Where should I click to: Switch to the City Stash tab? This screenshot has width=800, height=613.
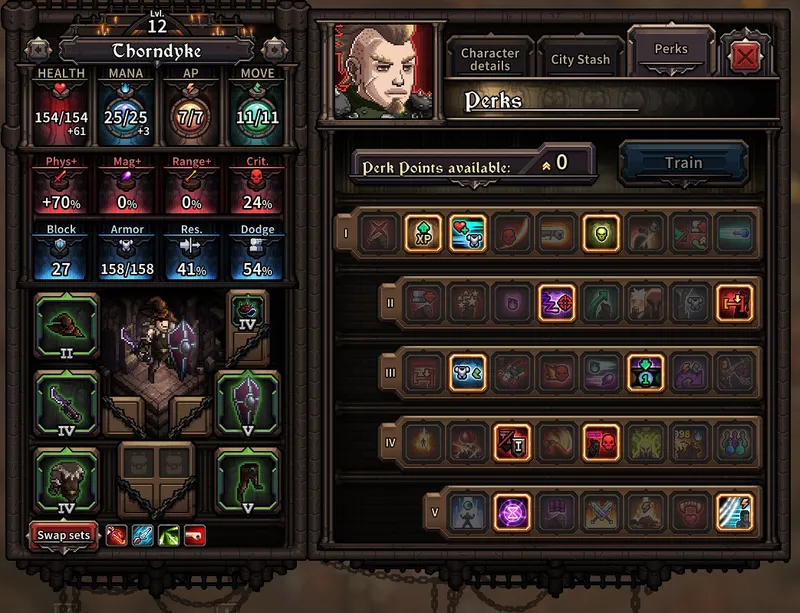580,59
